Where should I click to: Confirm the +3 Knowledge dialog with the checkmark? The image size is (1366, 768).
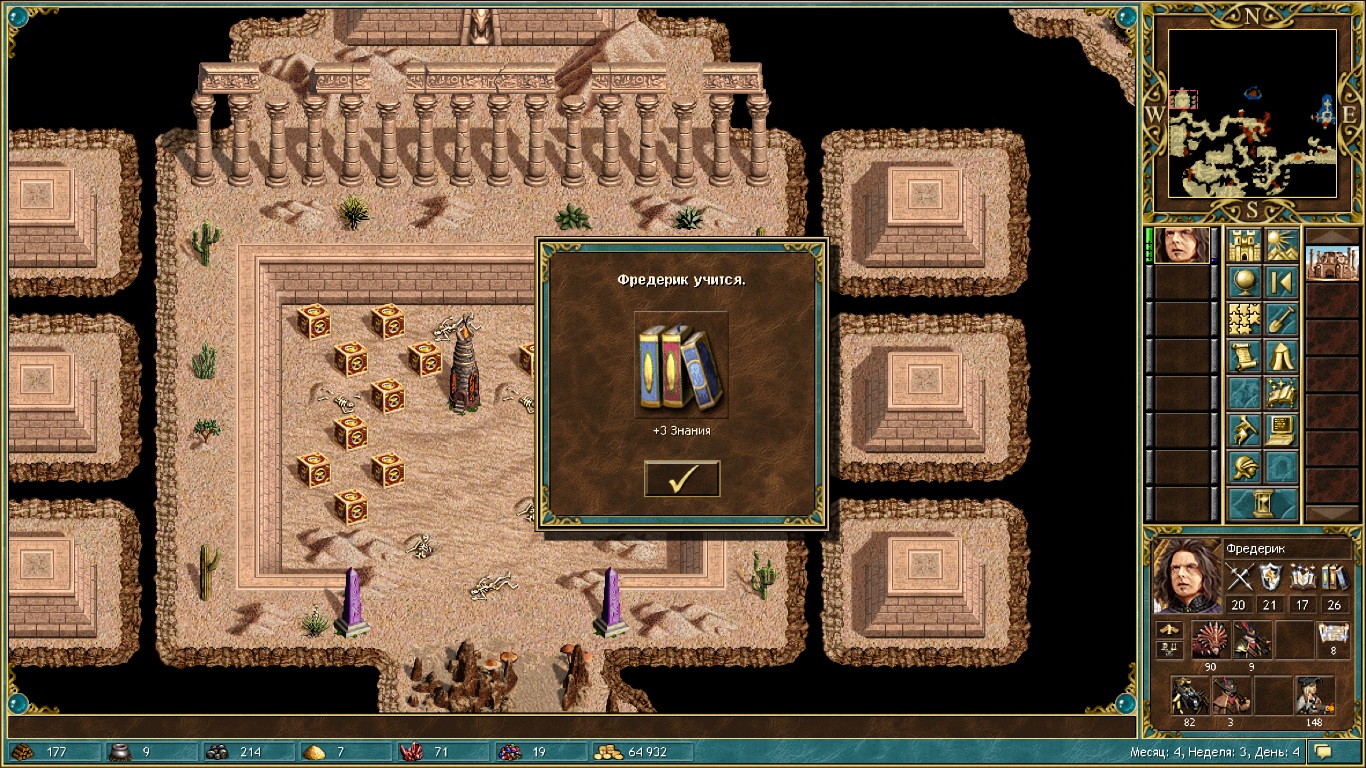click(x=682, y=479)
